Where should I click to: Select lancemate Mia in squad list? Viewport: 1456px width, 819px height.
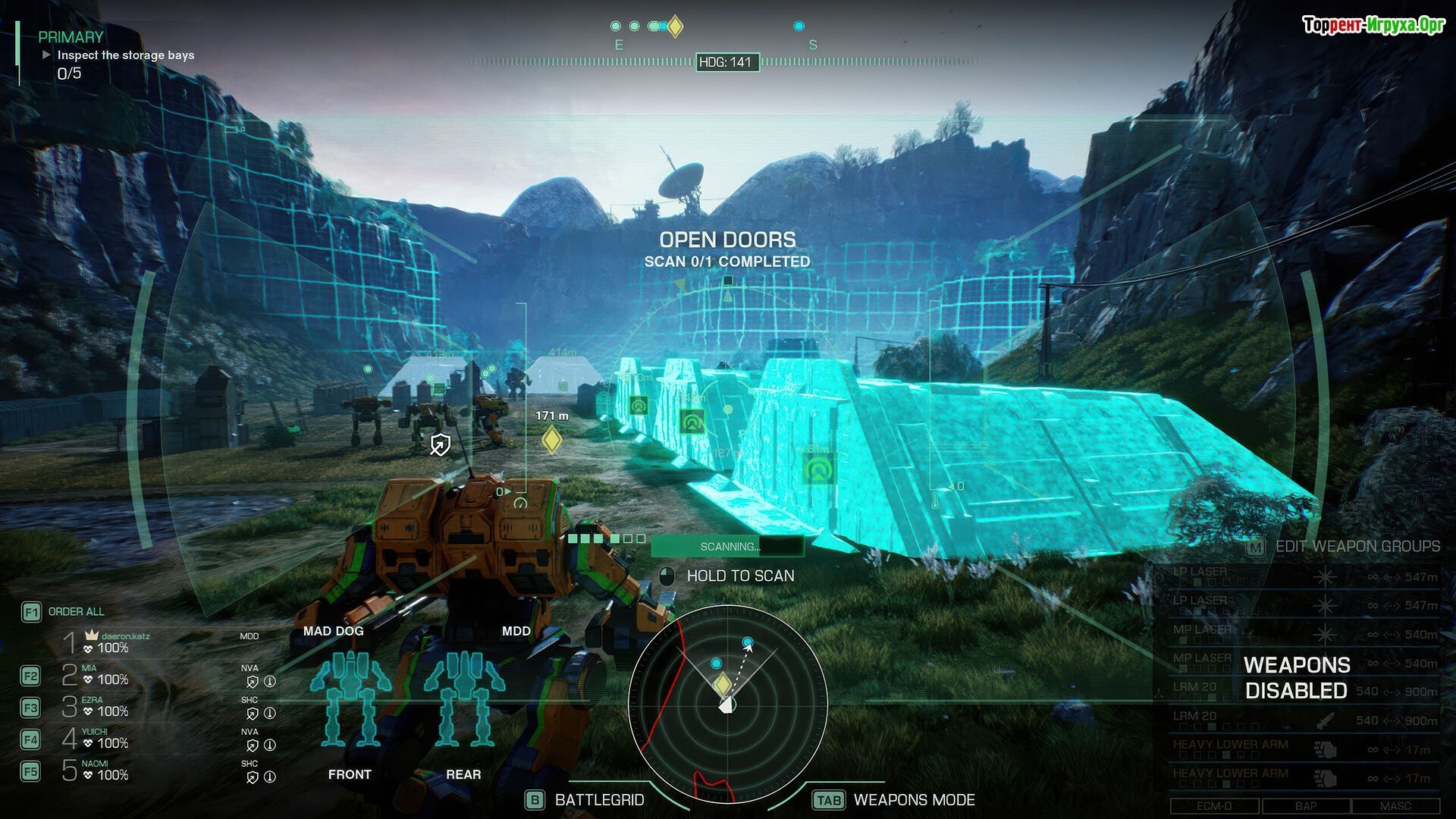pyautogui.click(x=106, y=675)
